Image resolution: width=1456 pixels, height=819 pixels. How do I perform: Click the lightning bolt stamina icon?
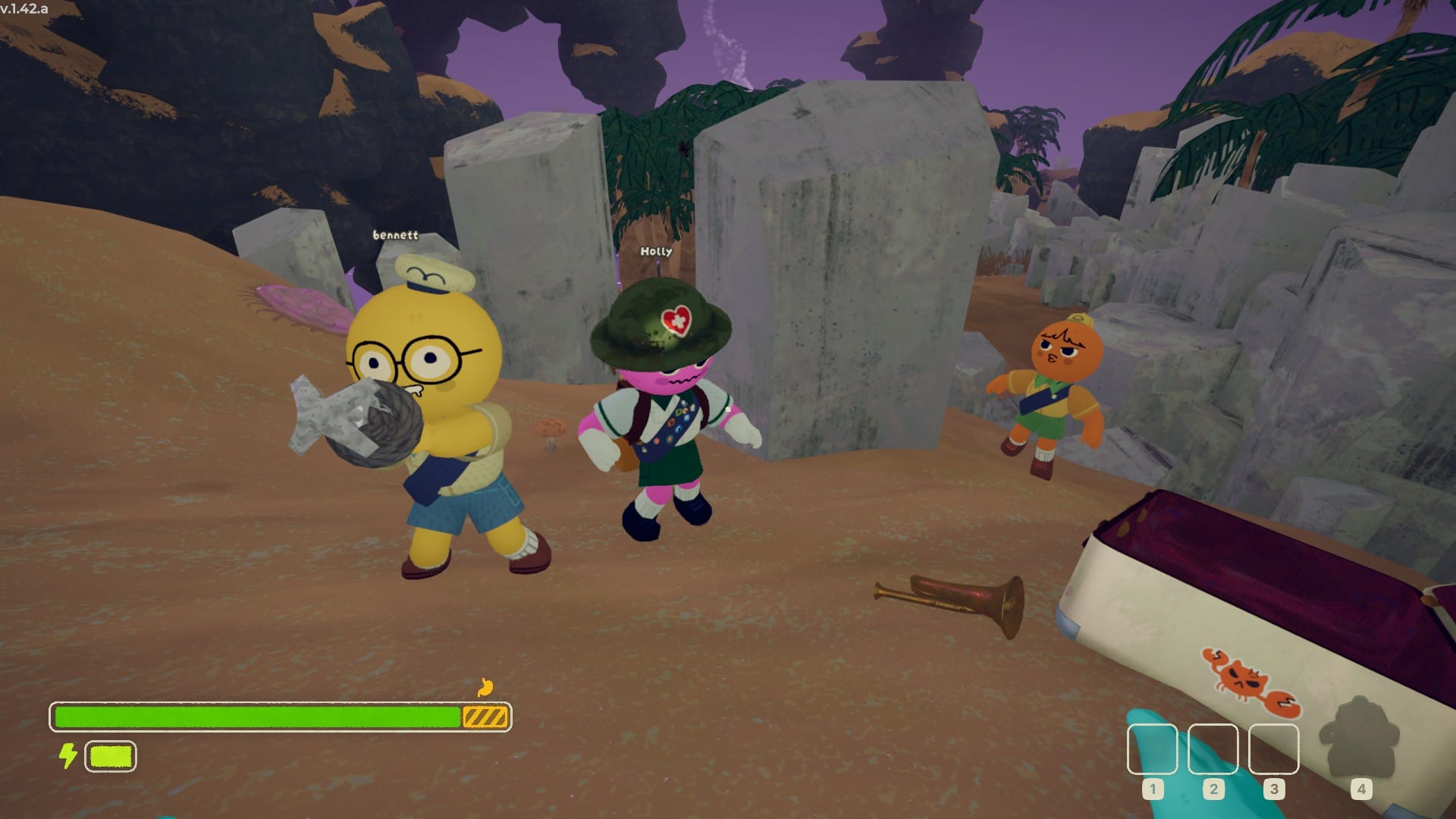[x=67, y=756]
